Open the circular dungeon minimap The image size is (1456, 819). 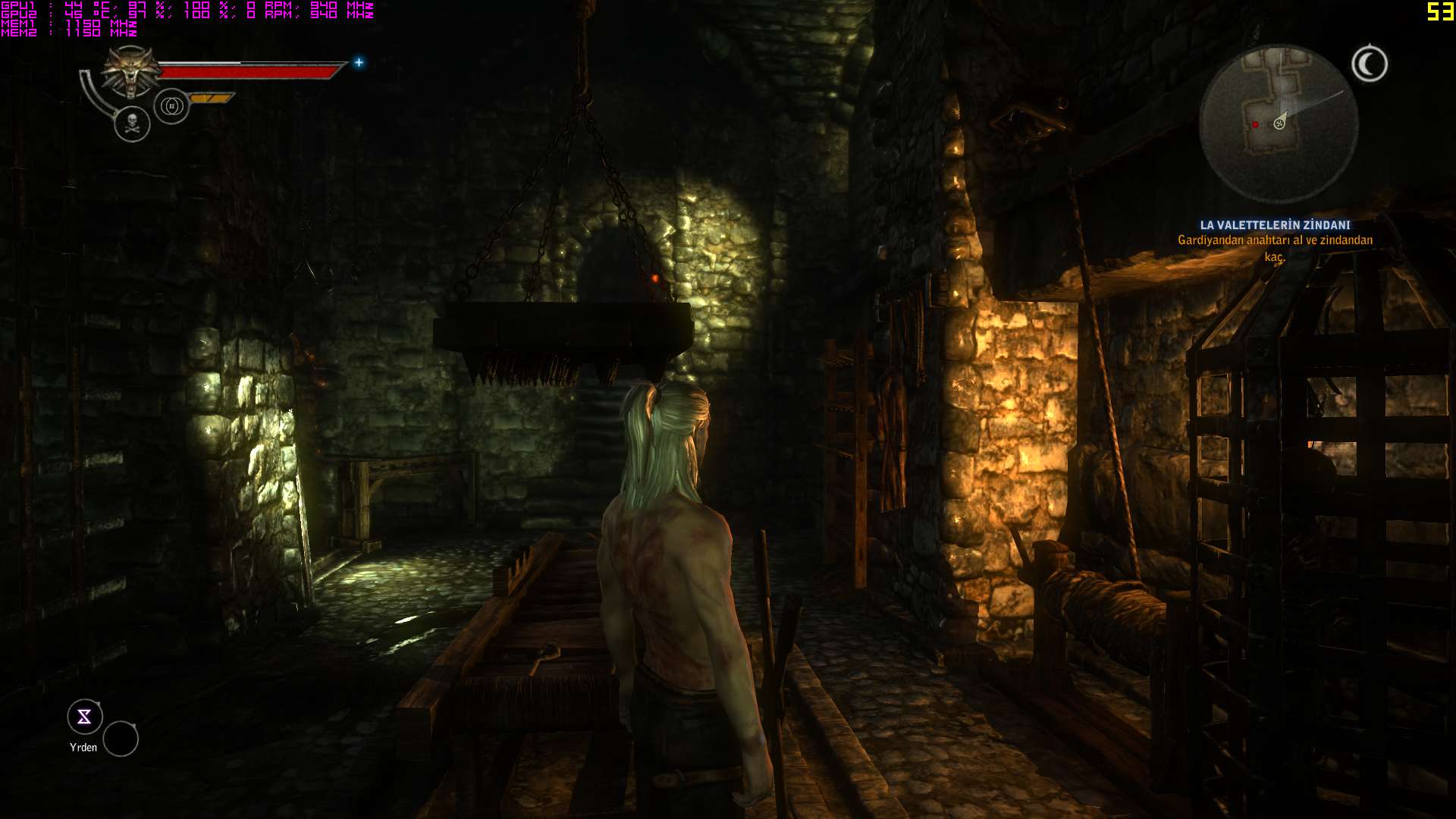(1278, 124)
